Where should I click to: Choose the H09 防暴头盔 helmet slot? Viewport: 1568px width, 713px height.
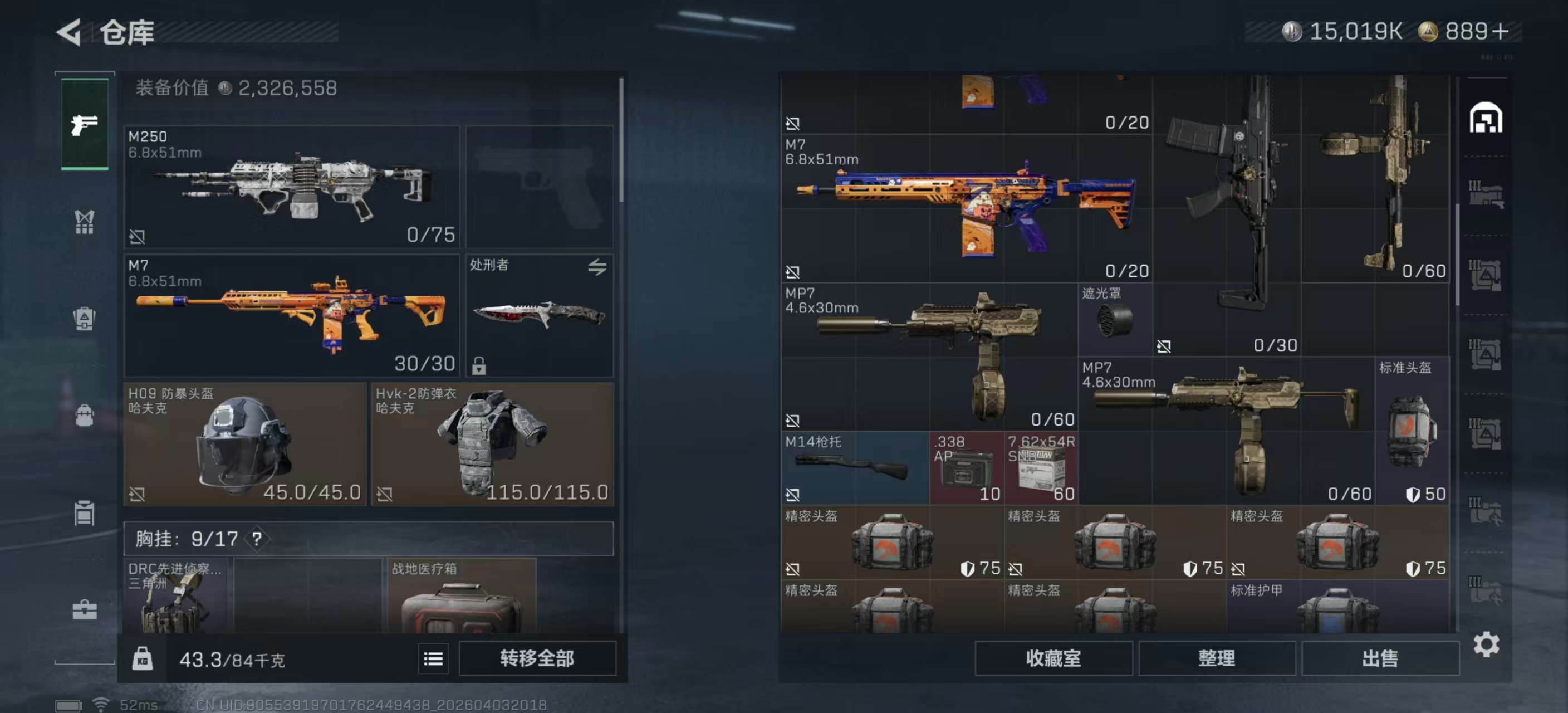(x=244, y=444)
